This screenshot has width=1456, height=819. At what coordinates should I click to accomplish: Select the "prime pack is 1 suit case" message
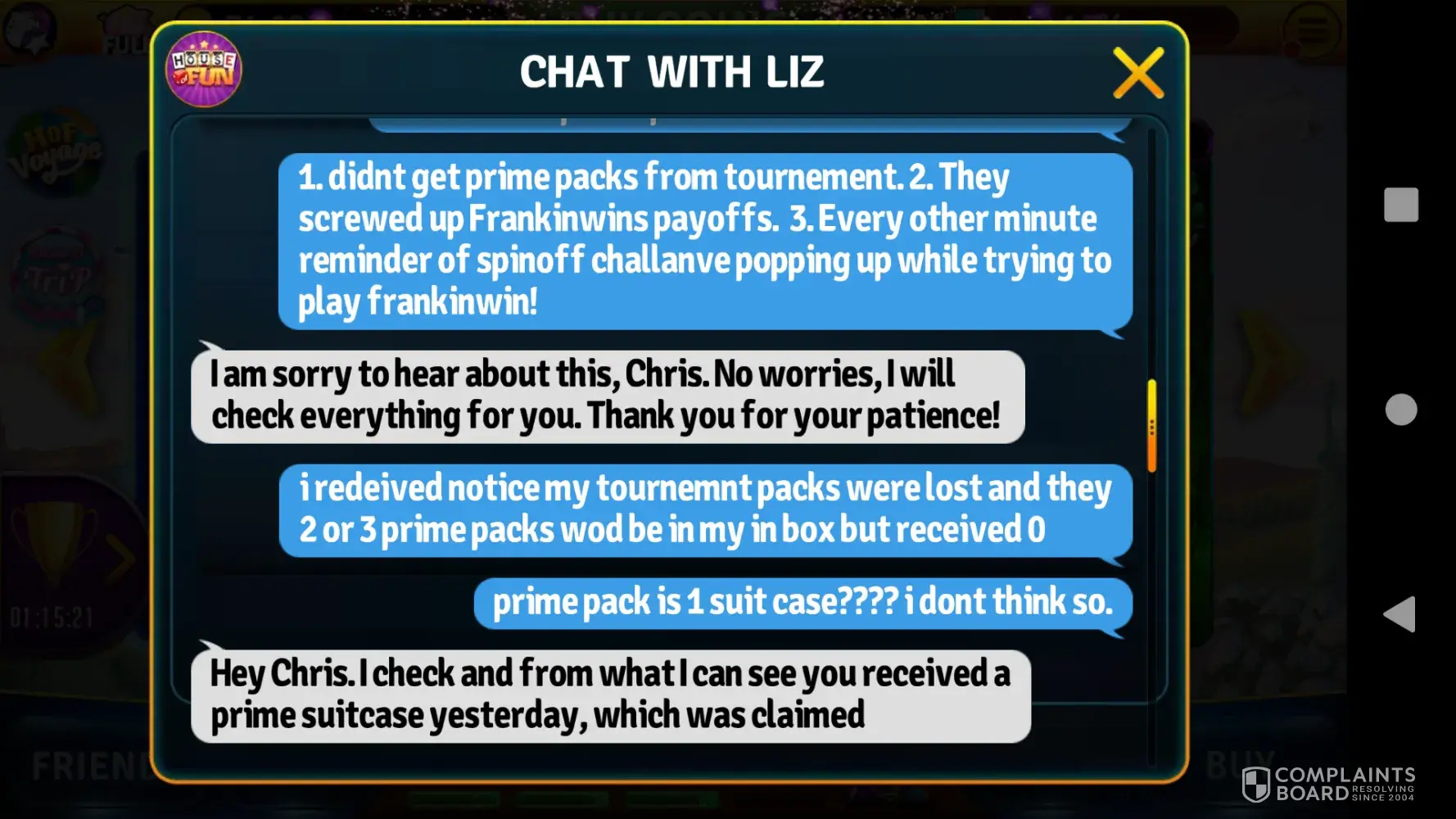pyautogui.click(x=803, y=603)
